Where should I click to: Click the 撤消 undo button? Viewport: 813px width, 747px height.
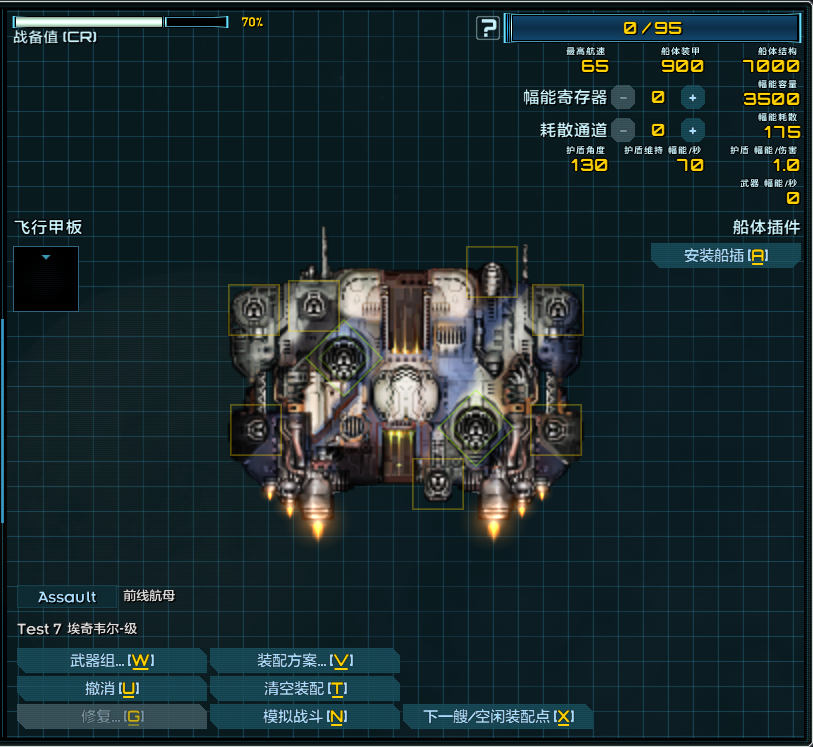111,689
